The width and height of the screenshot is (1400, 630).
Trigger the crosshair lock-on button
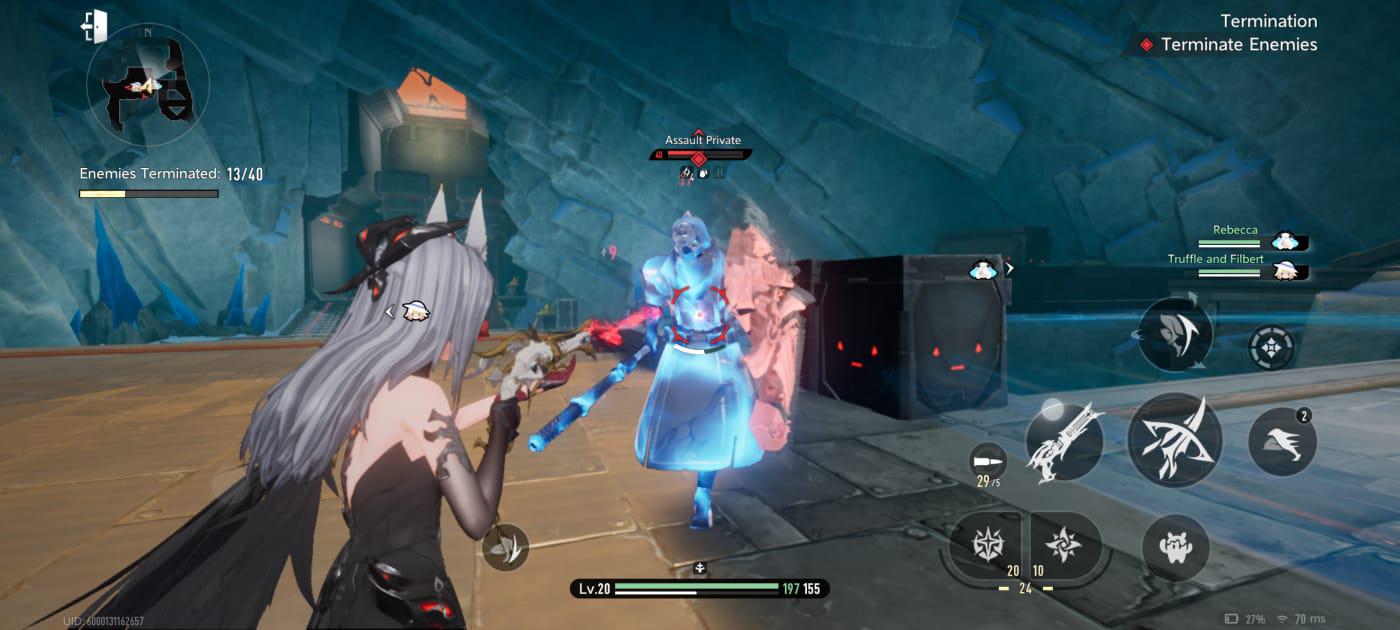tap(1271, 348)
